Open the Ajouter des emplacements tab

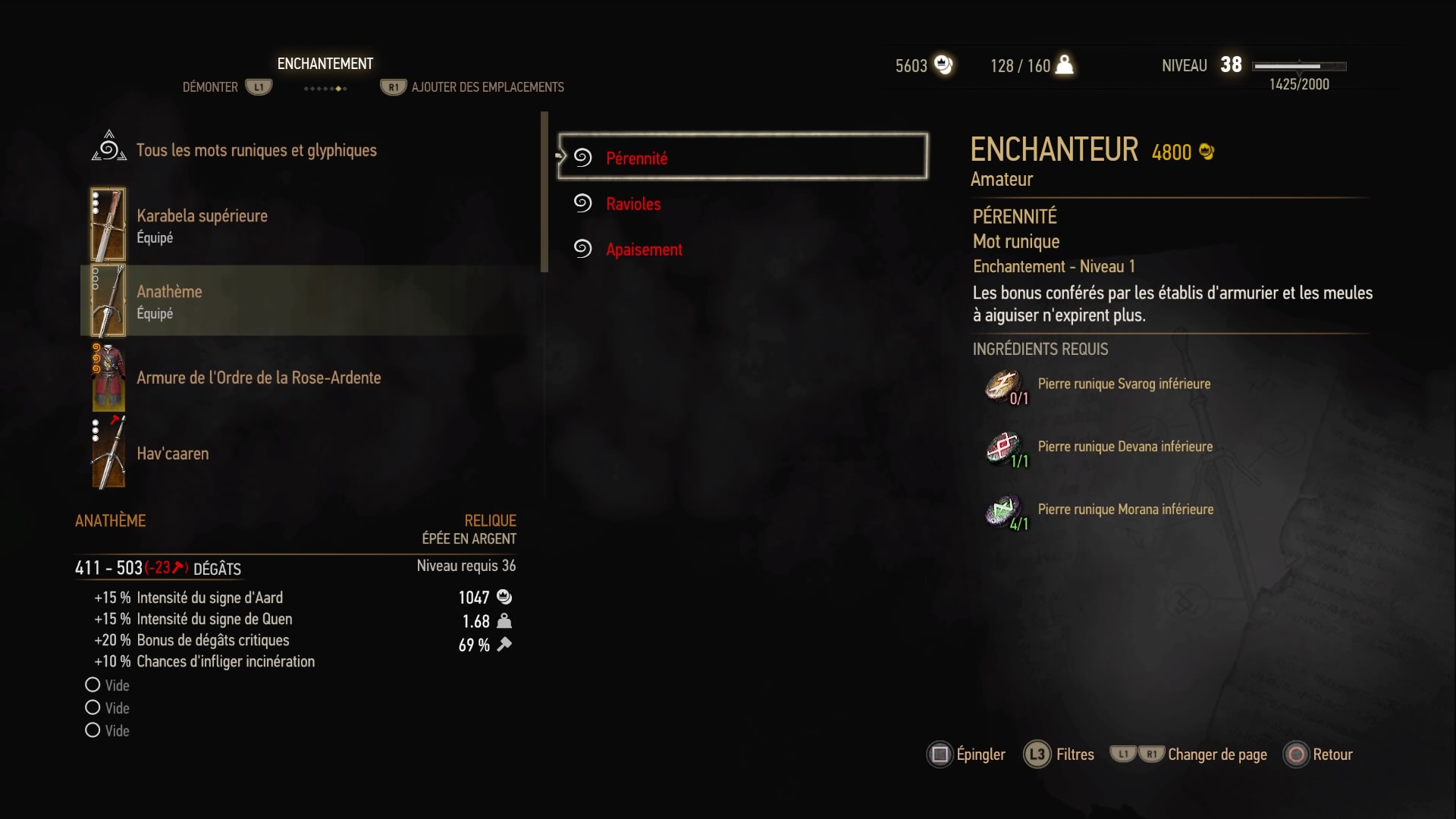(x=487, y=87)
